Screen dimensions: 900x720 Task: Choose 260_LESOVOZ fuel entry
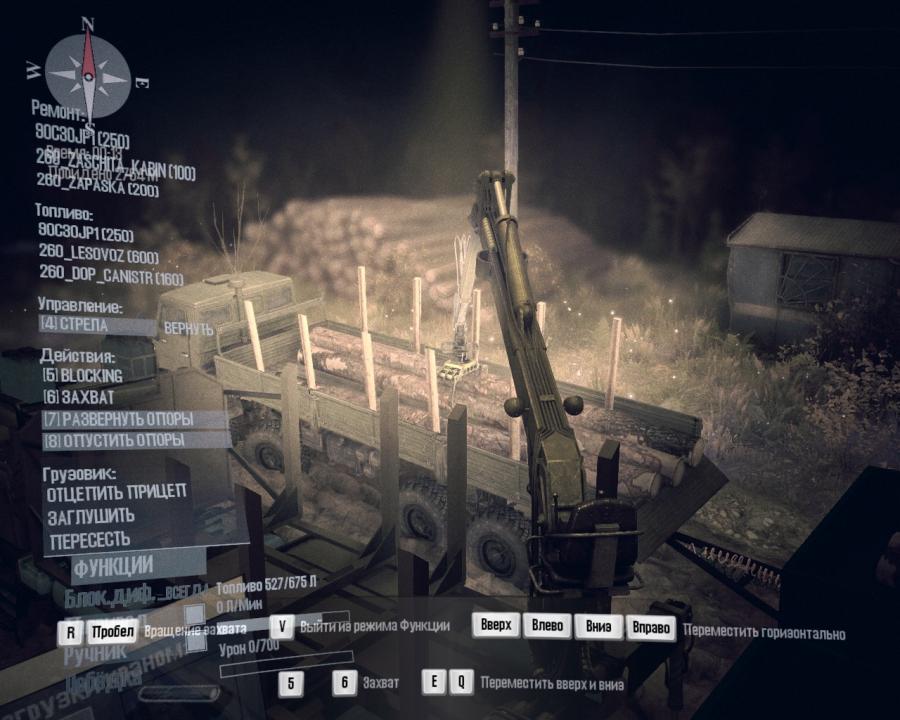coord(99,256)
